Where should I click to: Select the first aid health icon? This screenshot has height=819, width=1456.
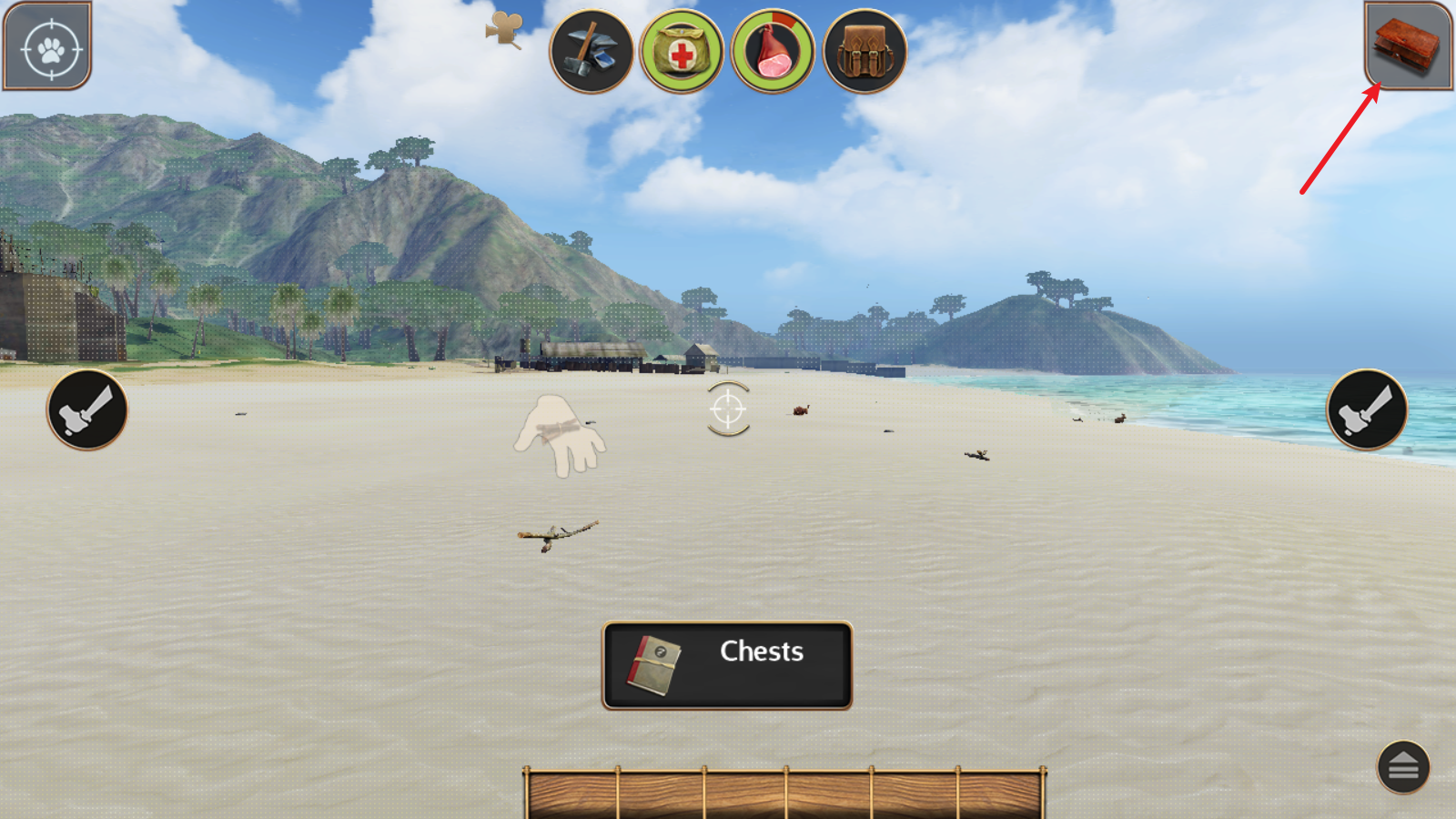click(682, 52)
